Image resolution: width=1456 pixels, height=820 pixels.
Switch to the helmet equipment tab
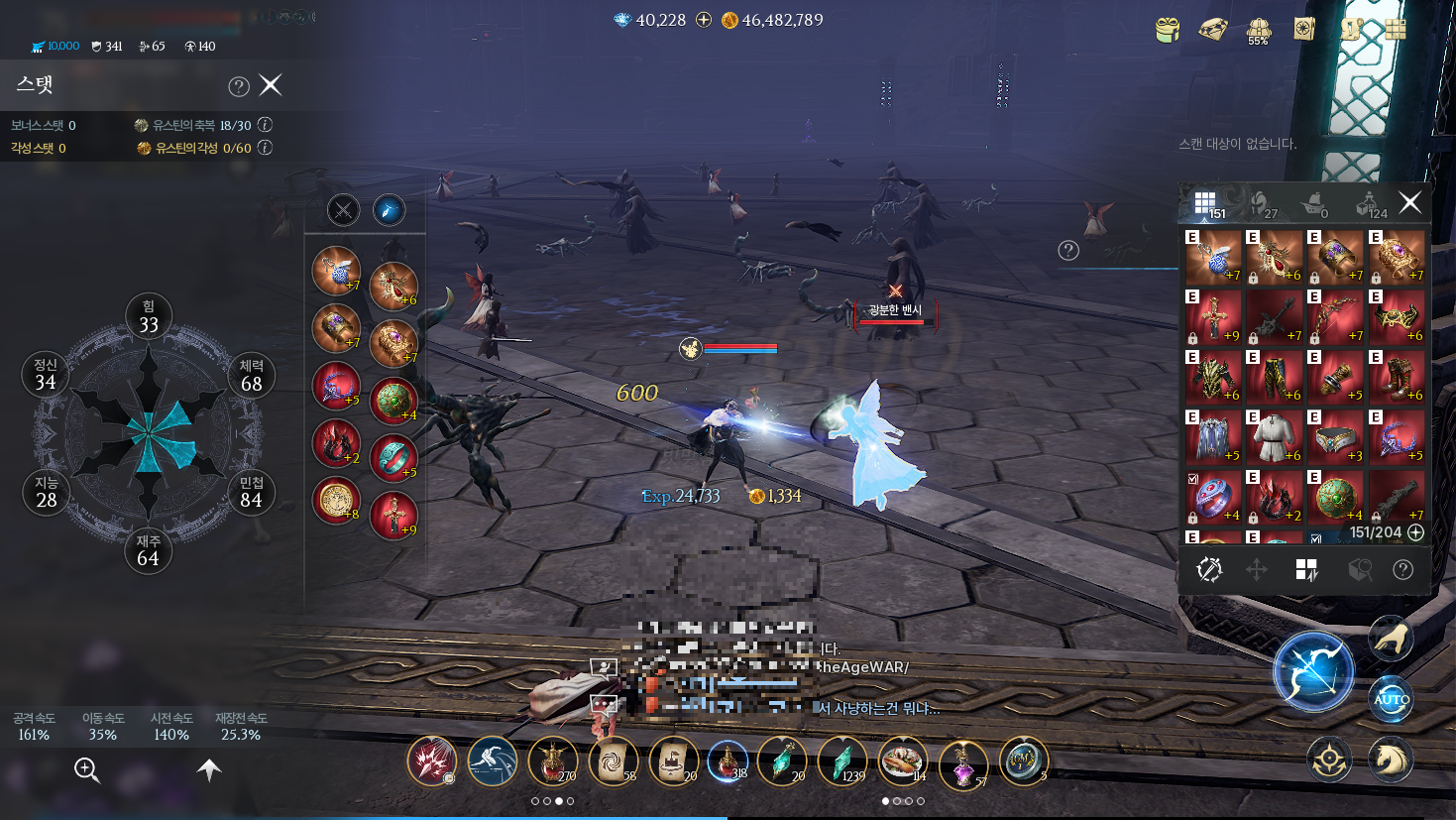coord(1261,204)
